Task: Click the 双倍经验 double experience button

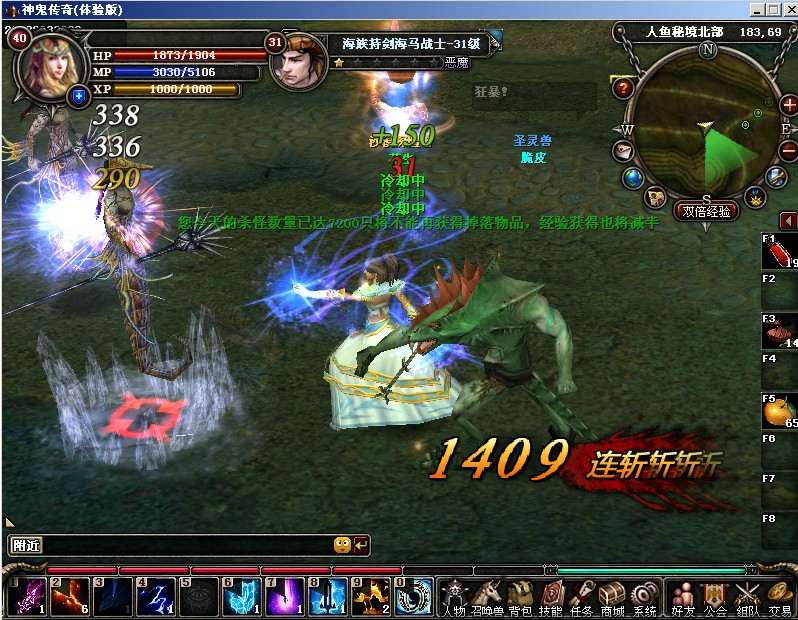Action: (x=706, y=211)
